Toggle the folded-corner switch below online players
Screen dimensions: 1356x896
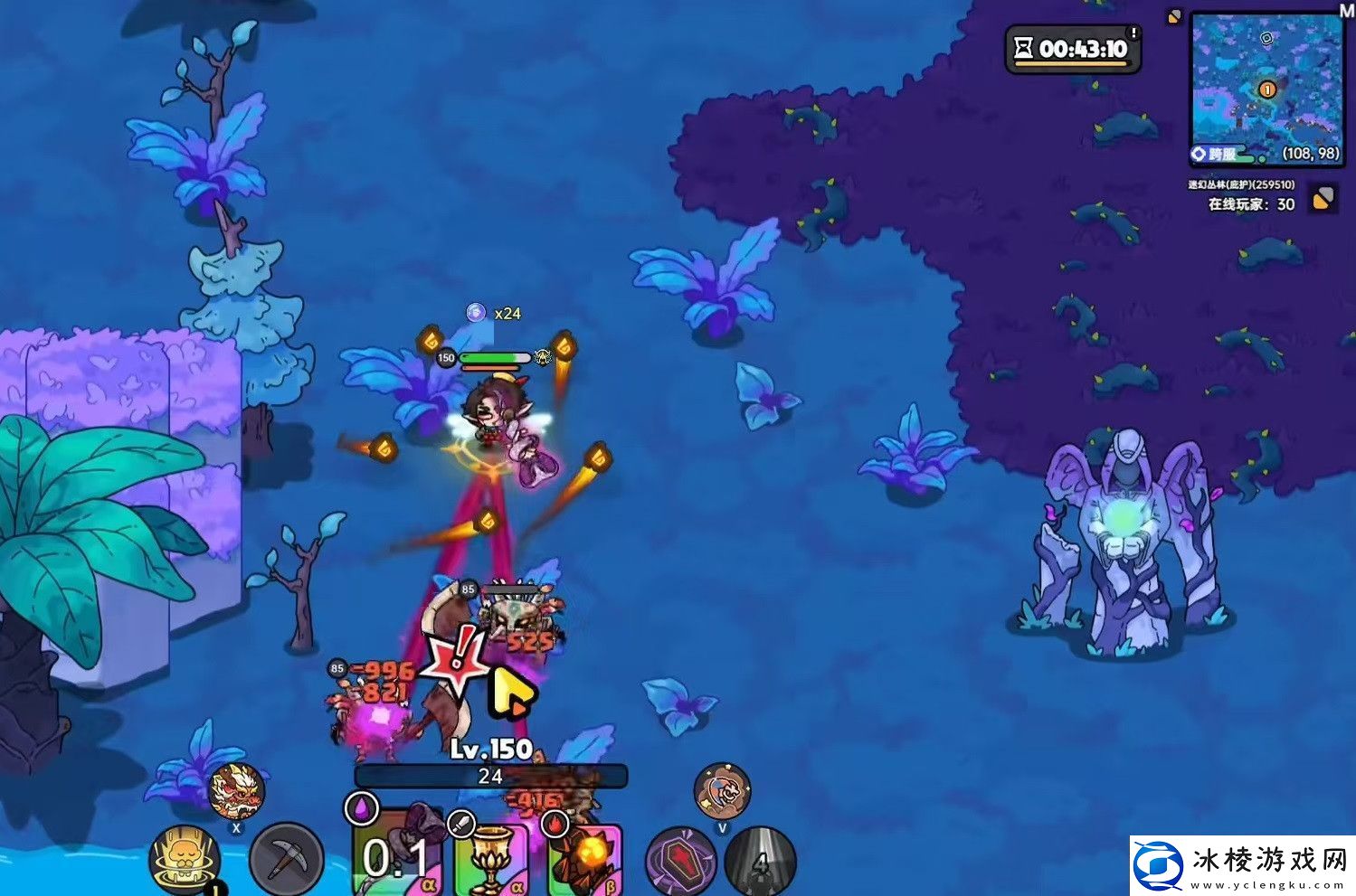coord(1323,200)
